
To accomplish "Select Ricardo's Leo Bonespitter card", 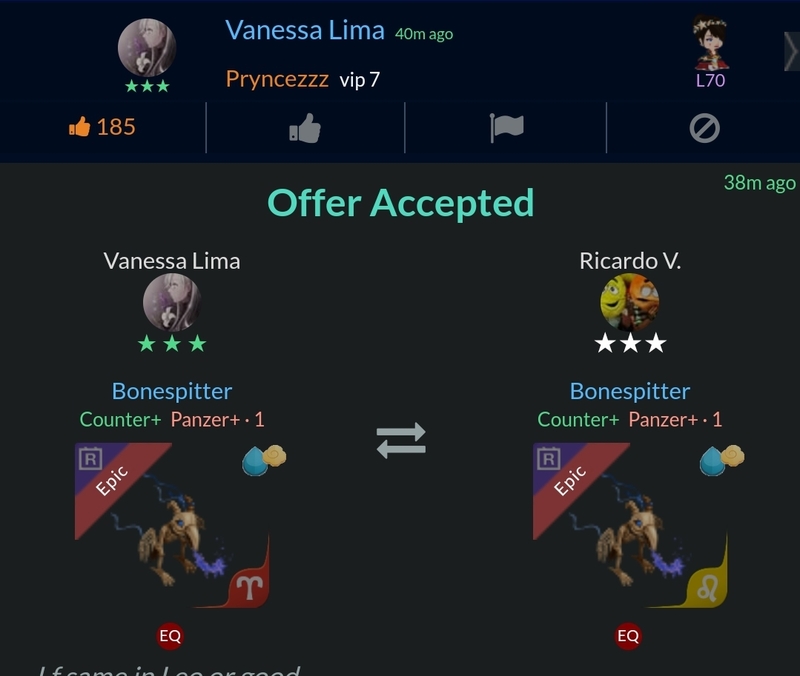I will 630,526.
